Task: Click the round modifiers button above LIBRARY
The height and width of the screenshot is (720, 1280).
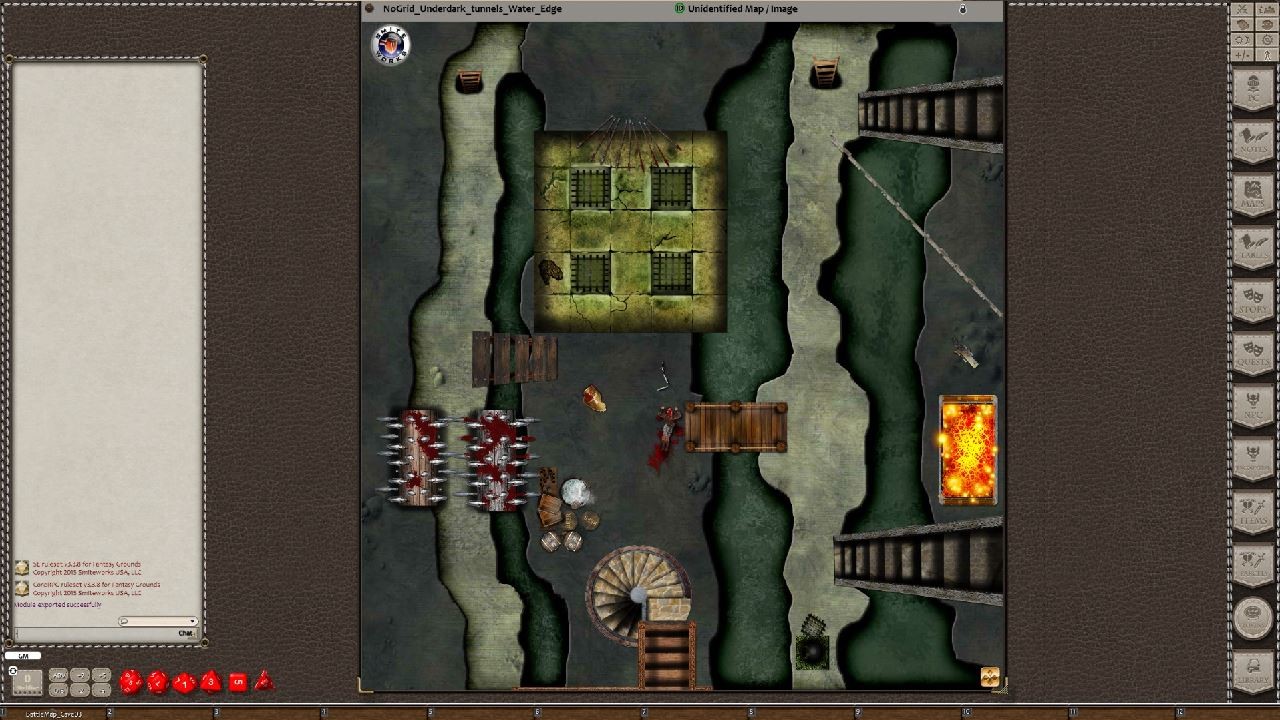Action: 1253,615
